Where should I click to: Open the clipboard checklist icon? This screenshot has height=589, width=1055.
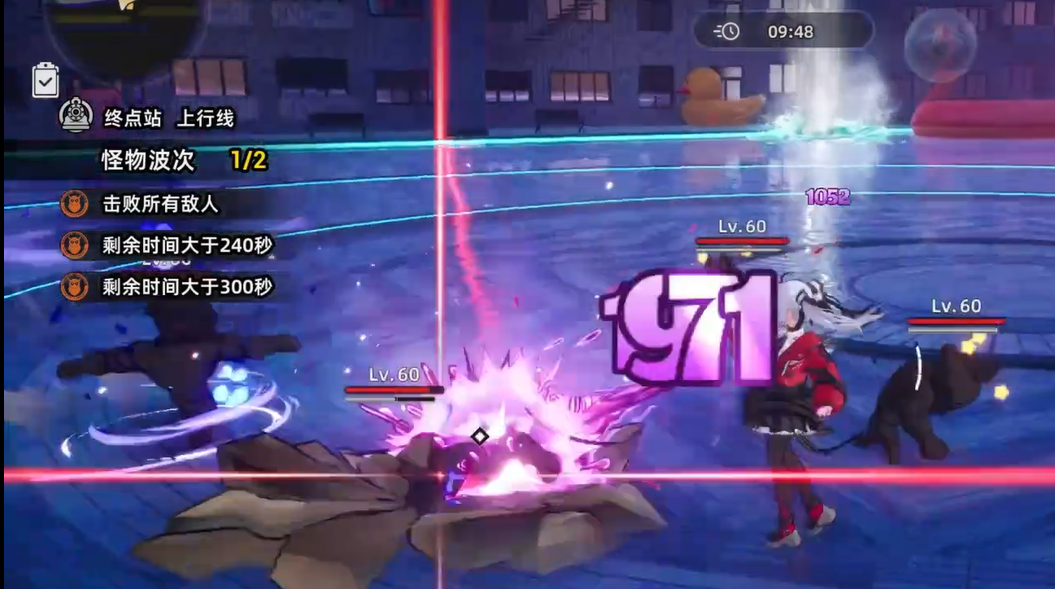click(x=45, y=80)
